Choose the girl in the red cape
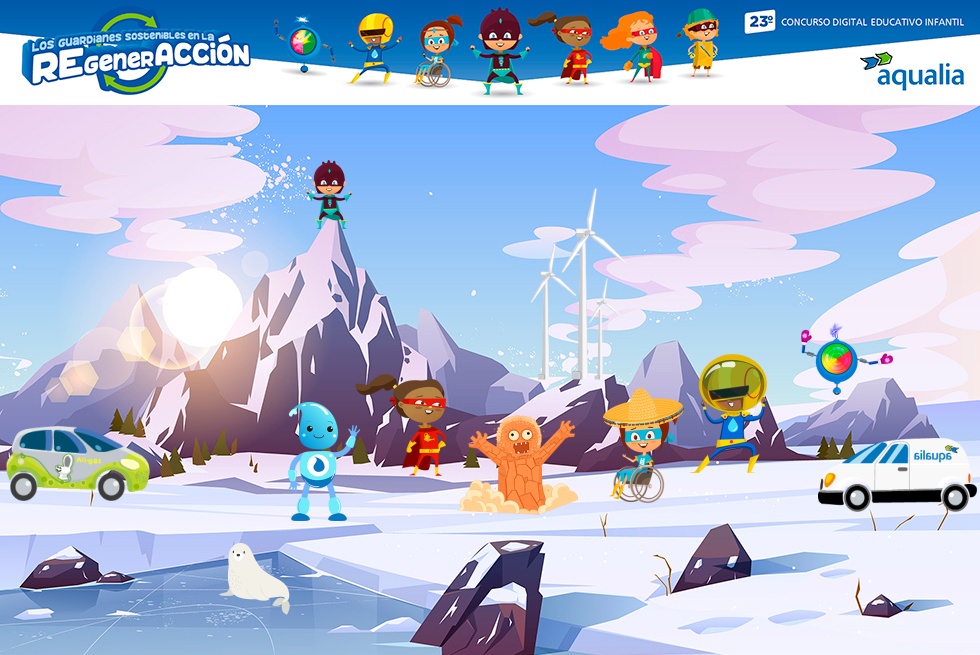The height and width of the screenshot is (655, 980). coord(419,426)
